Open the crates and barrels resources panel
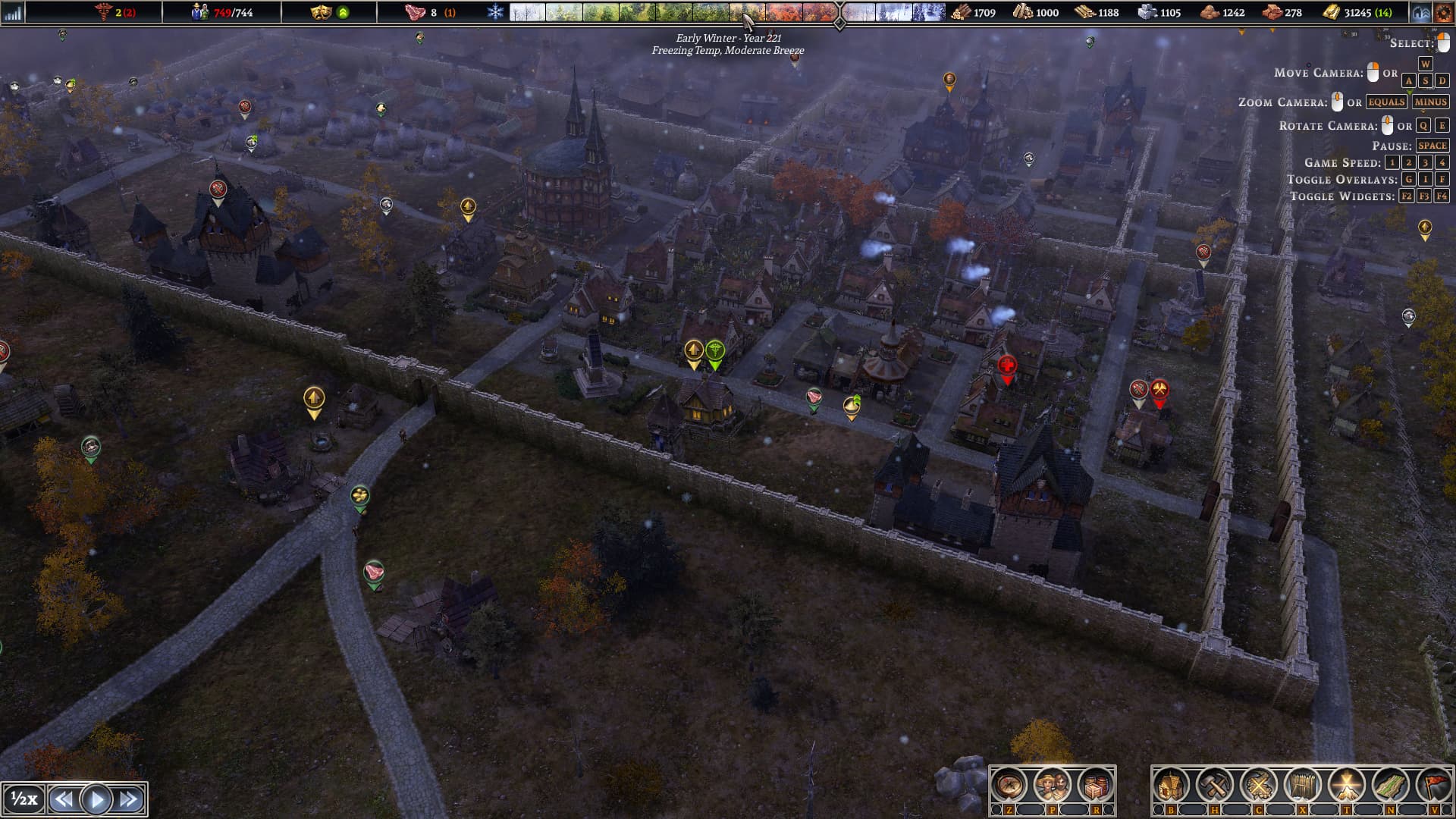The height and width of the screenshot is (819, 1456). [x=1096, y=786]
